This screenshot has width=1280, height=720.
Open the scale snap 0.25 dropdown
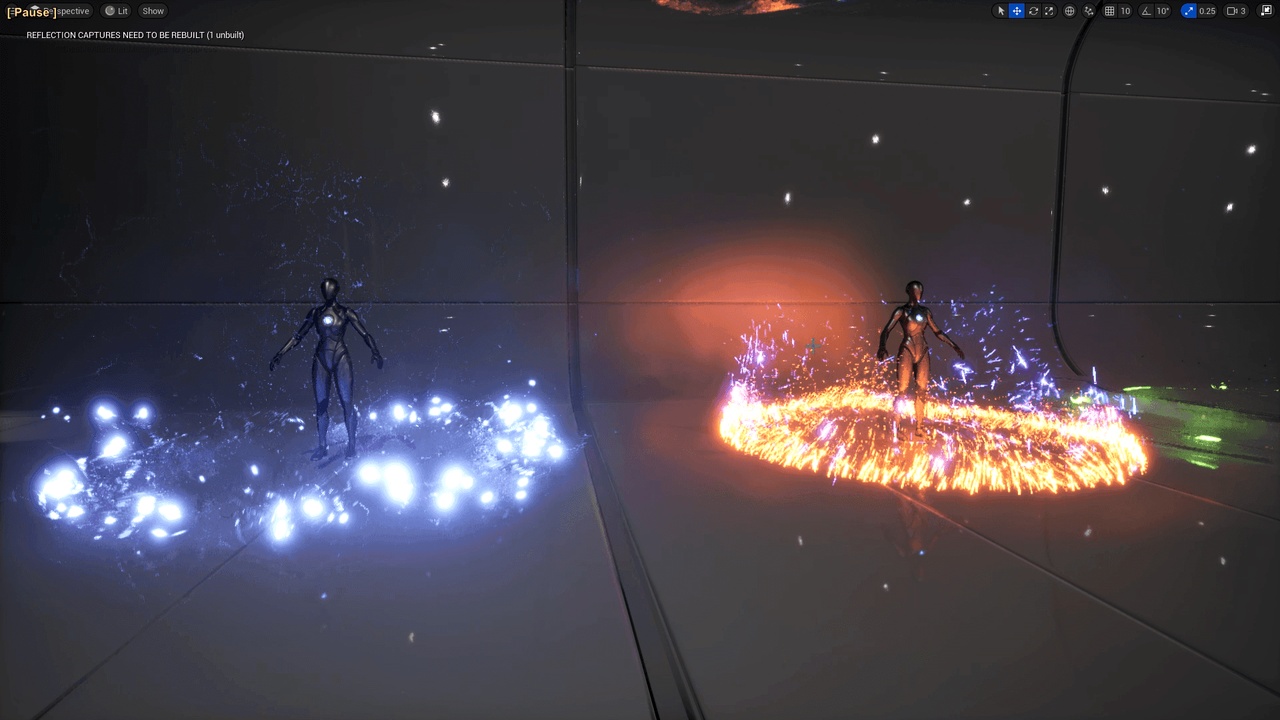pyautogui.click(x=1207, y=11)
